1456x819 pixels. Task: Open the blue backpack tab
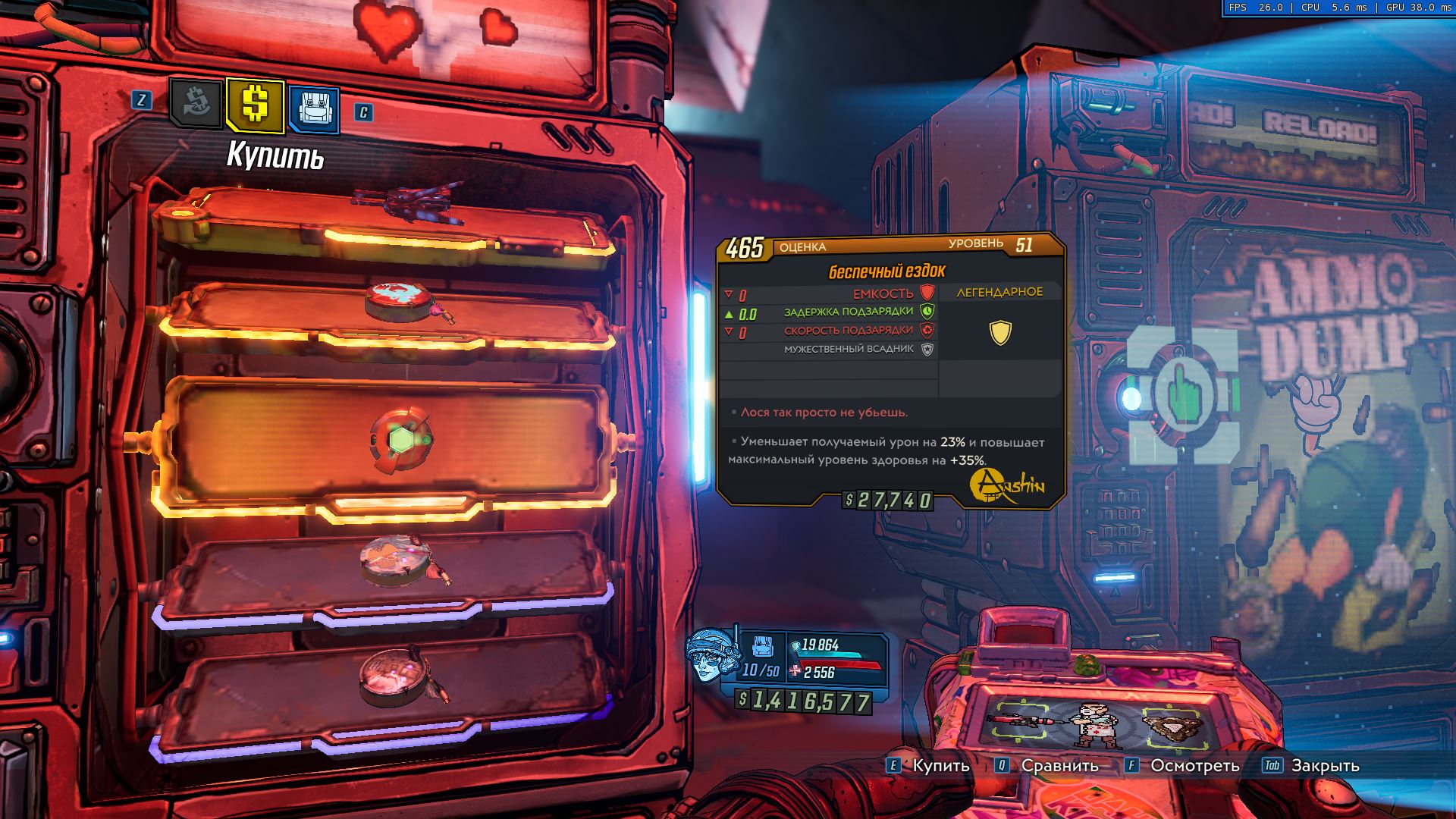313,108
